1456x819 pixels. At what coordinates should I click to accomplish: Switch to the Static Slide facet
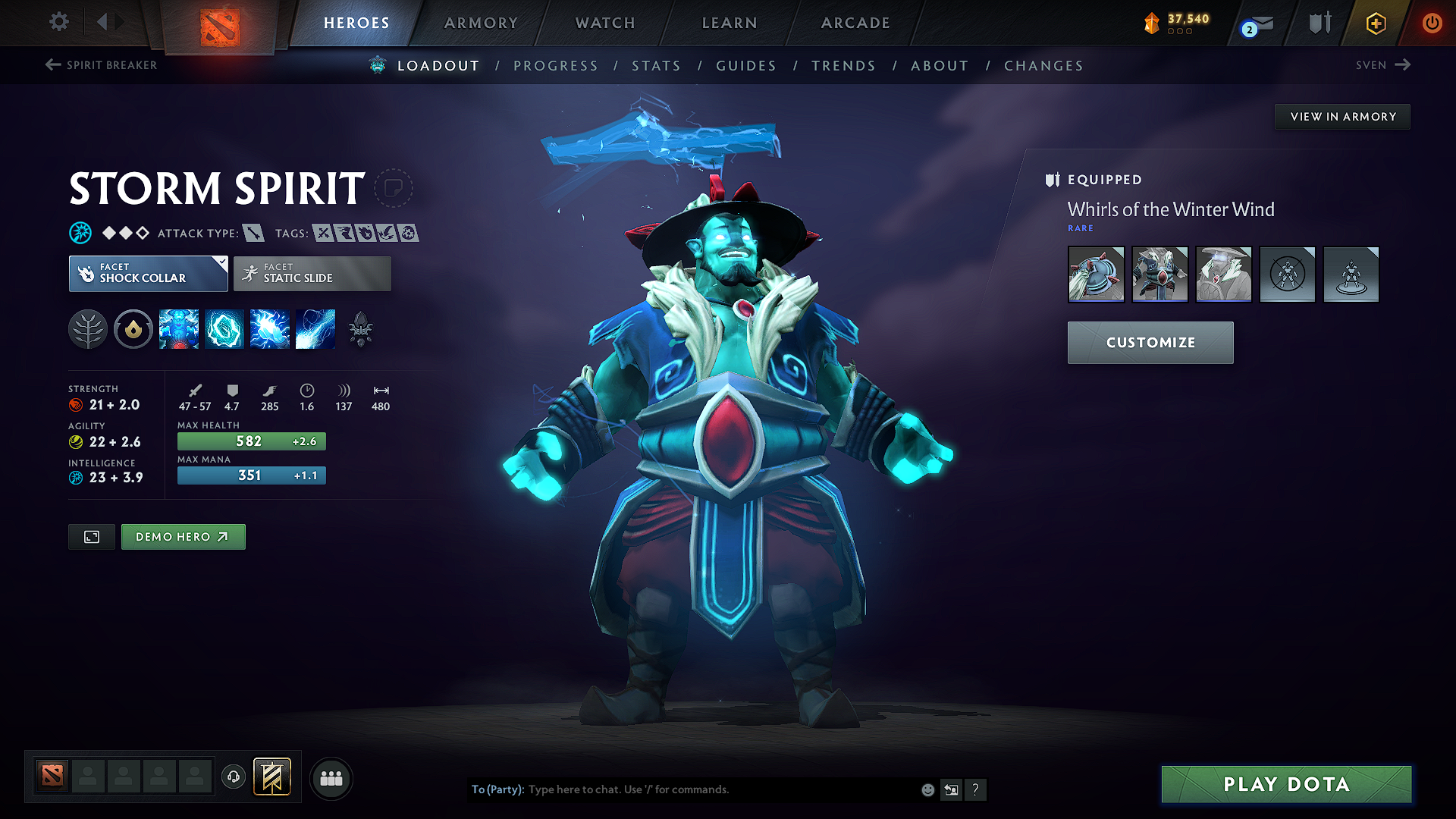click(311, 274)
